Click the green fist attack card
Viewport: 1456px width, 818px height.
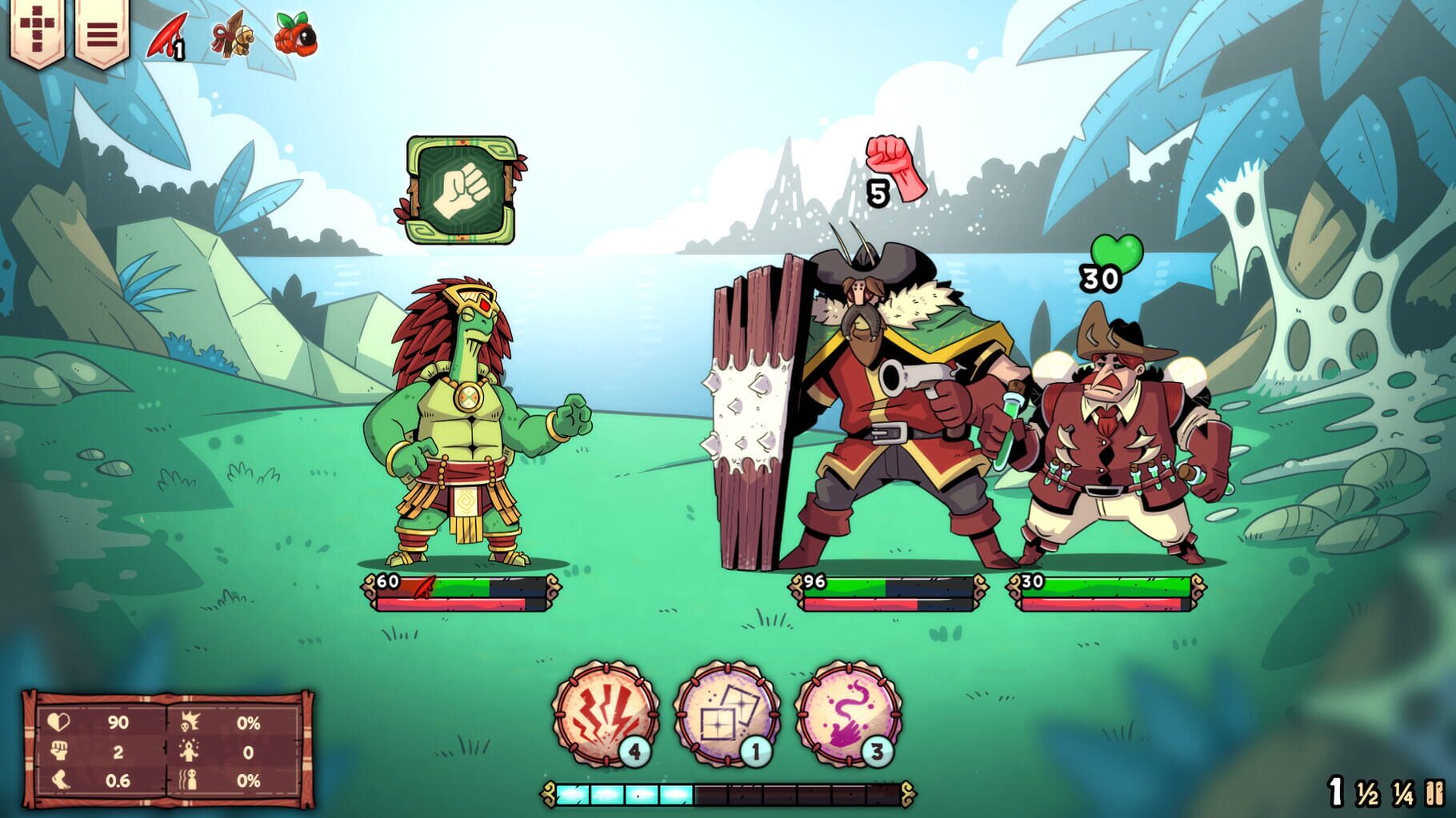tap(462, 189)
